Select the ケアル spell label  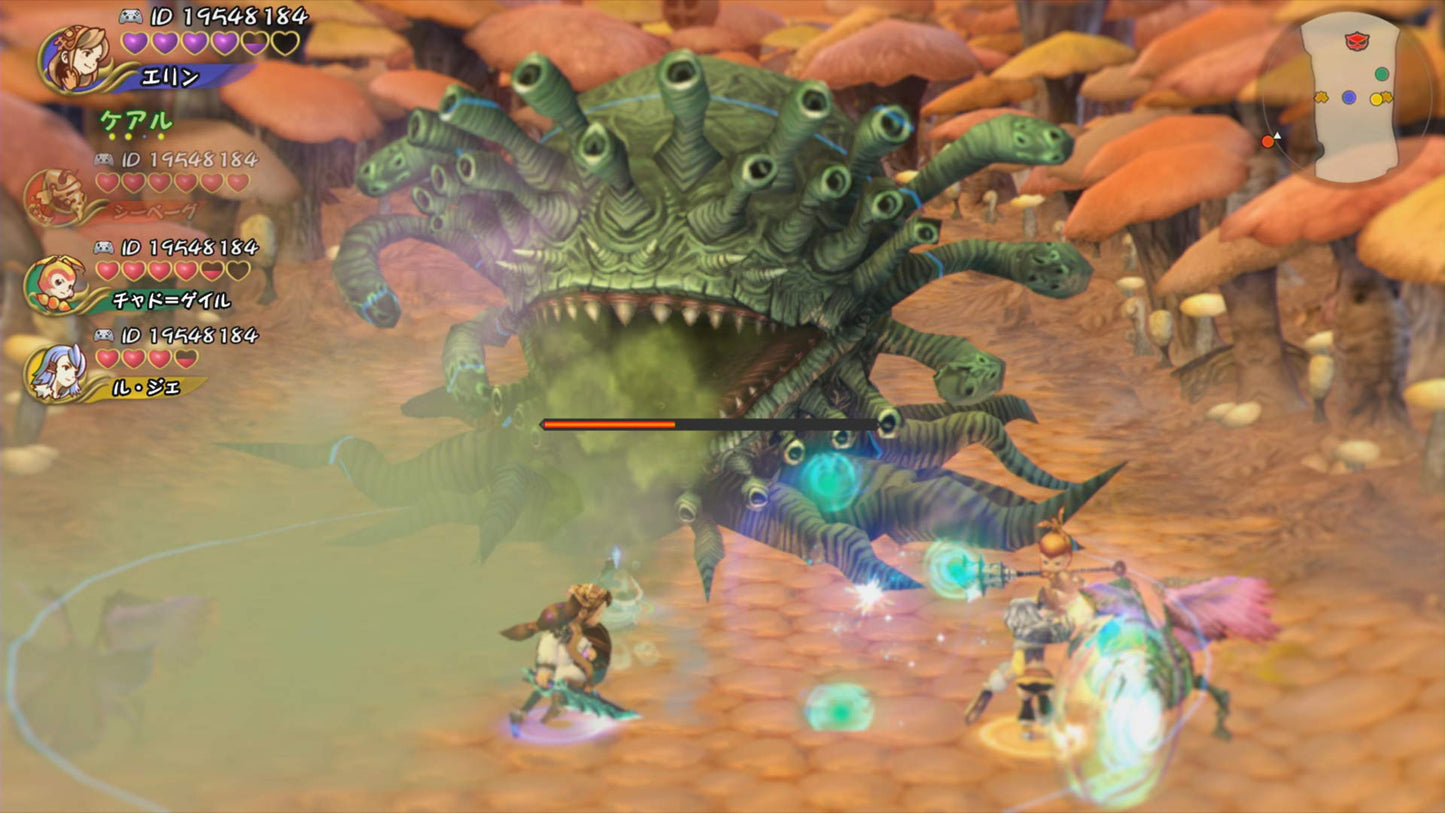pyautogui.click(x=137, y=121)
